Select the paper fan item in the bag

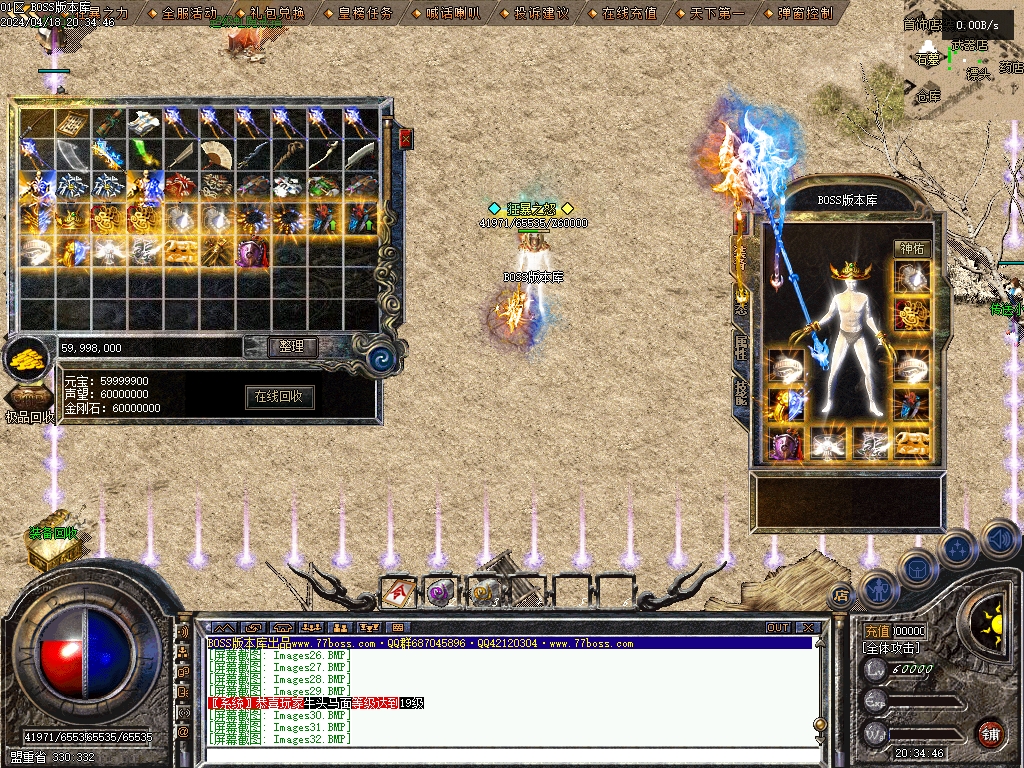[216, 154]
